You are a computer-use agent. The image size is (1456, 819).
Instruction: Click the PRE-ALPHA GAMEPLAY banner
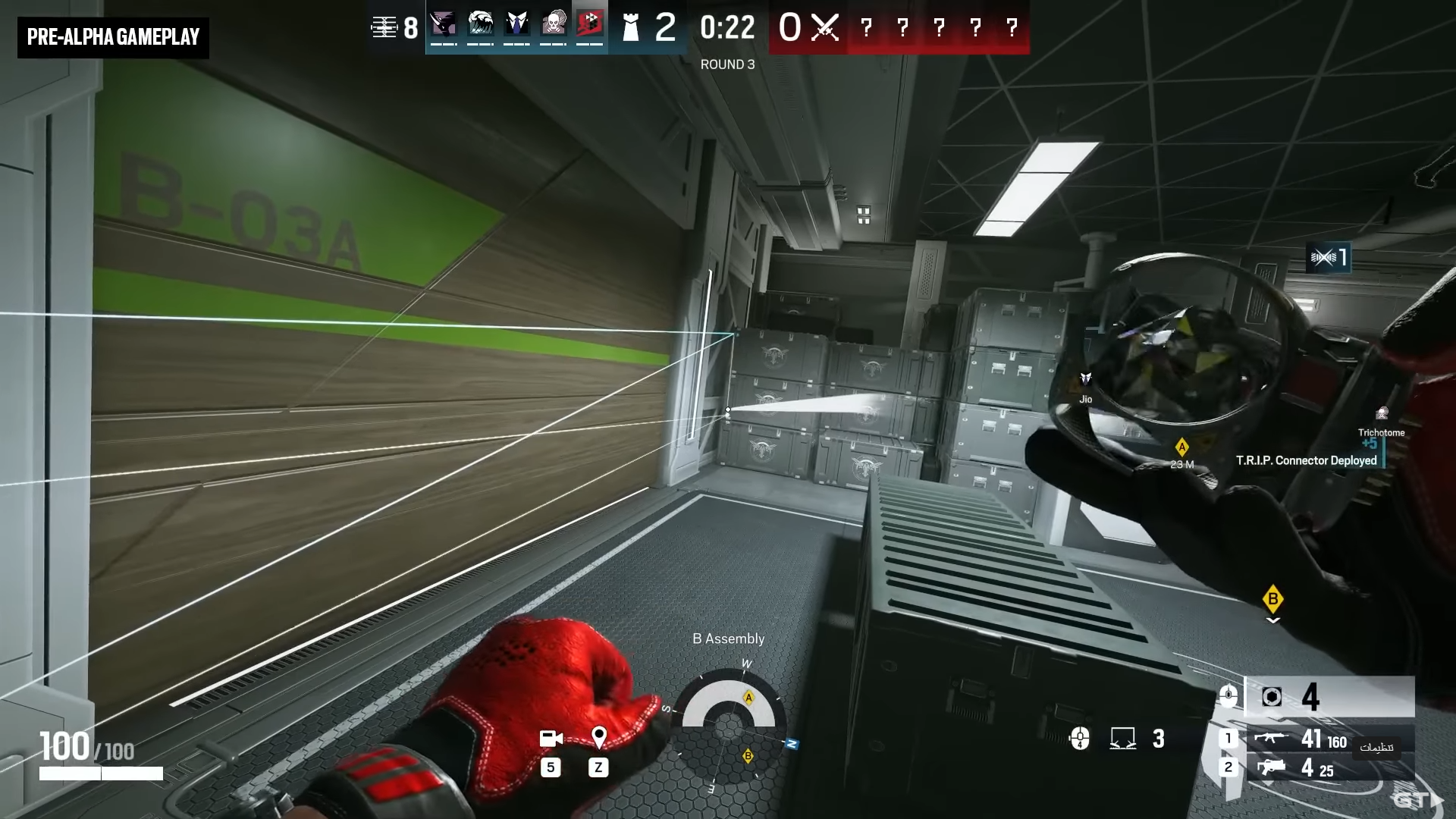pyautogui.click(x=112, y=36)
